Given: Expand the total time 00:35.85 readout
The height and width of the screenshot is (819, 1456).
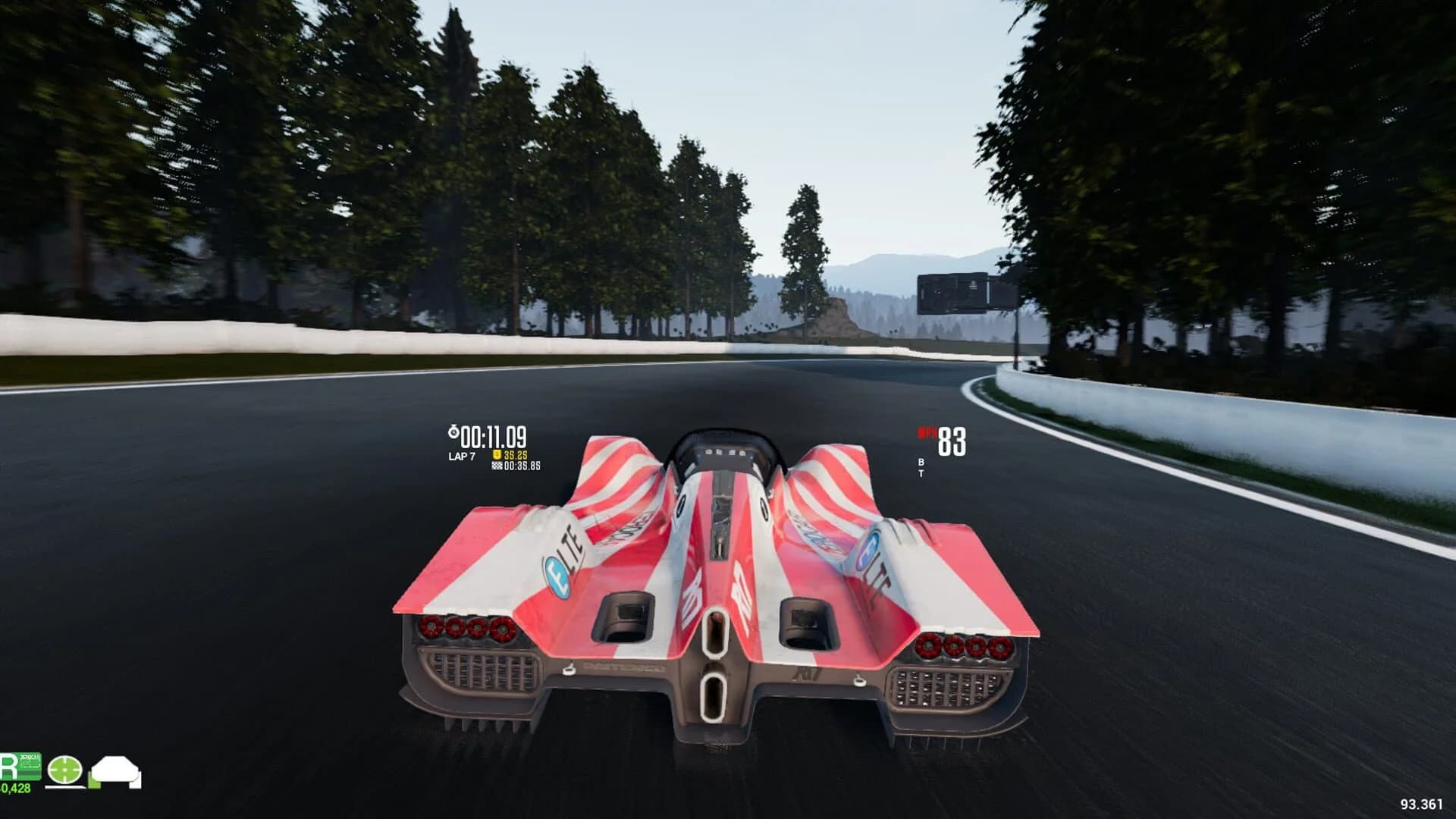Looking at the screenshot, I should (522, 467).
